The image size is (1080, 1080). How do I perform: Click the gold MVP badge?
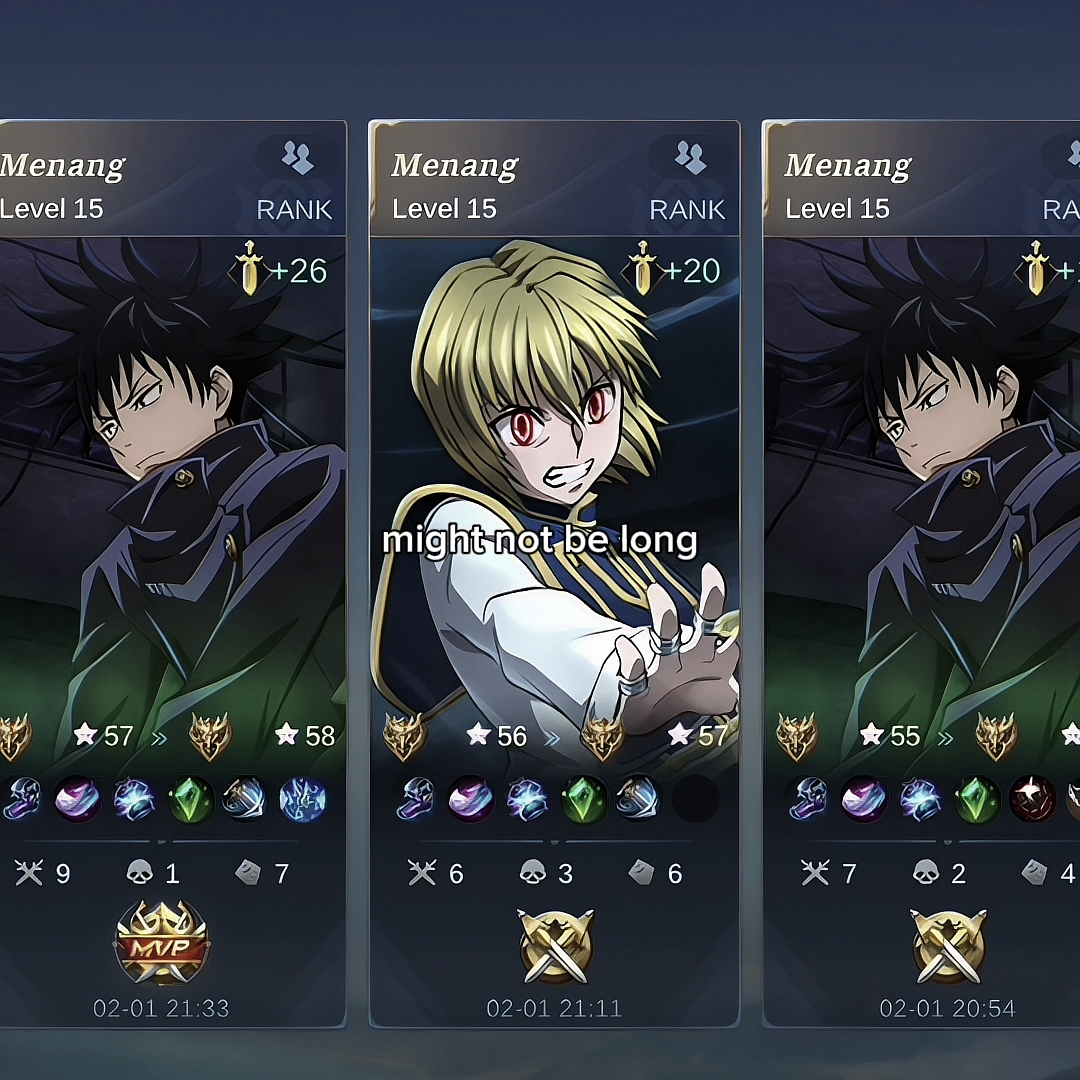[162, 943]
